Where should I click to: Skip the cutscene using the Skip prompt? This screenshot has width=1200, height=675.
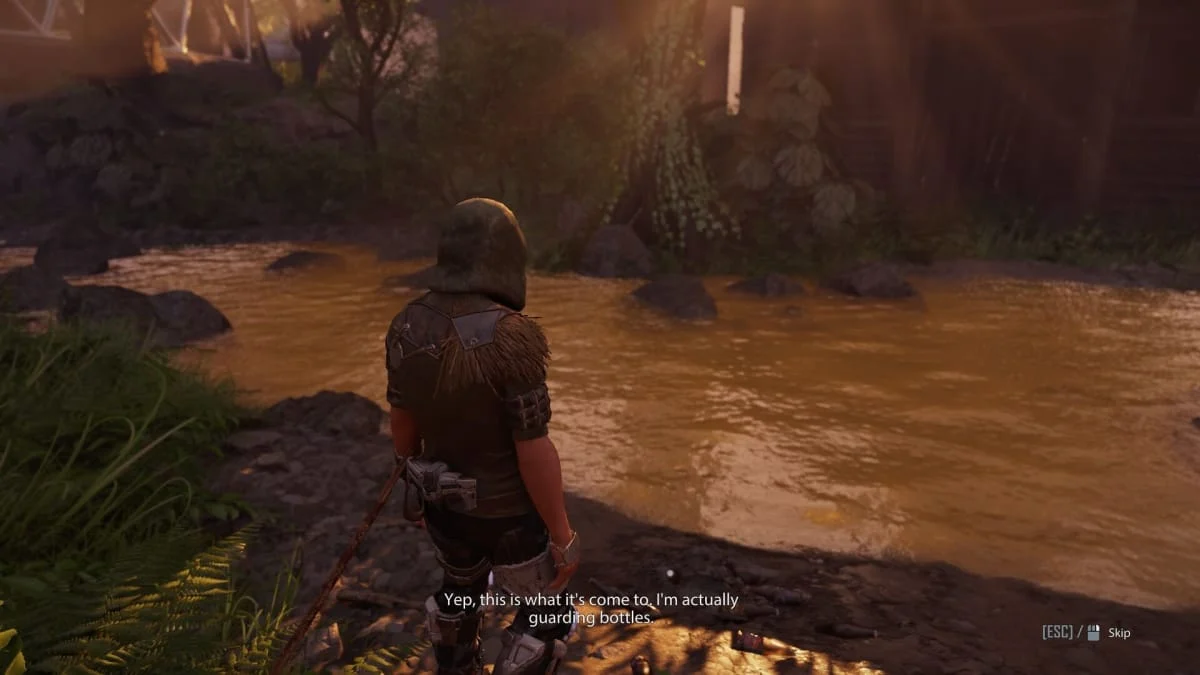(1118, 633)
